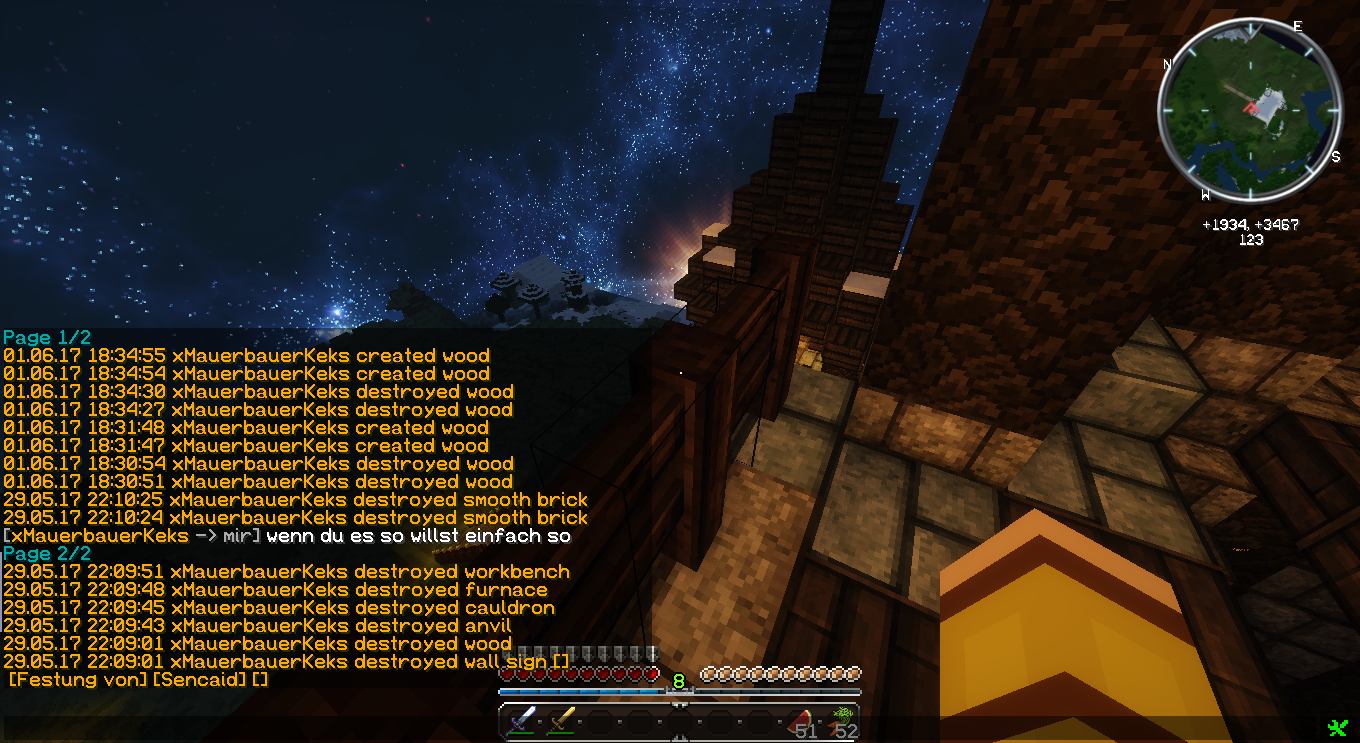The width and height of the screenshot is (1360, 743).
Task: Choose the melon slice stack in hotbar
Action: click(801, 722)
